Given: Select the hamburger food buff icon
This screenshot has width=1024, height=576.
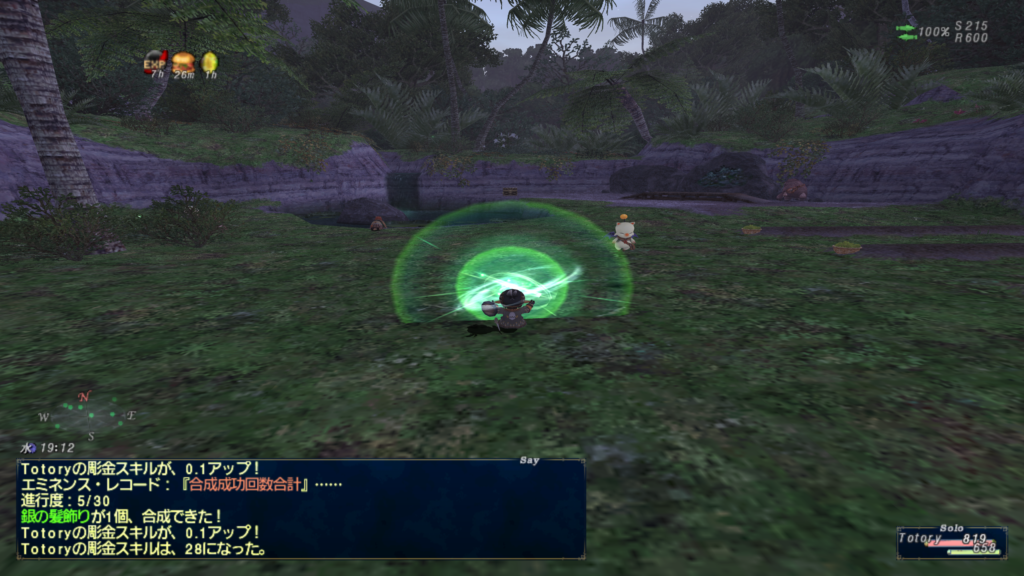Looking at the screenshot, I should click(x=182, y=62).
